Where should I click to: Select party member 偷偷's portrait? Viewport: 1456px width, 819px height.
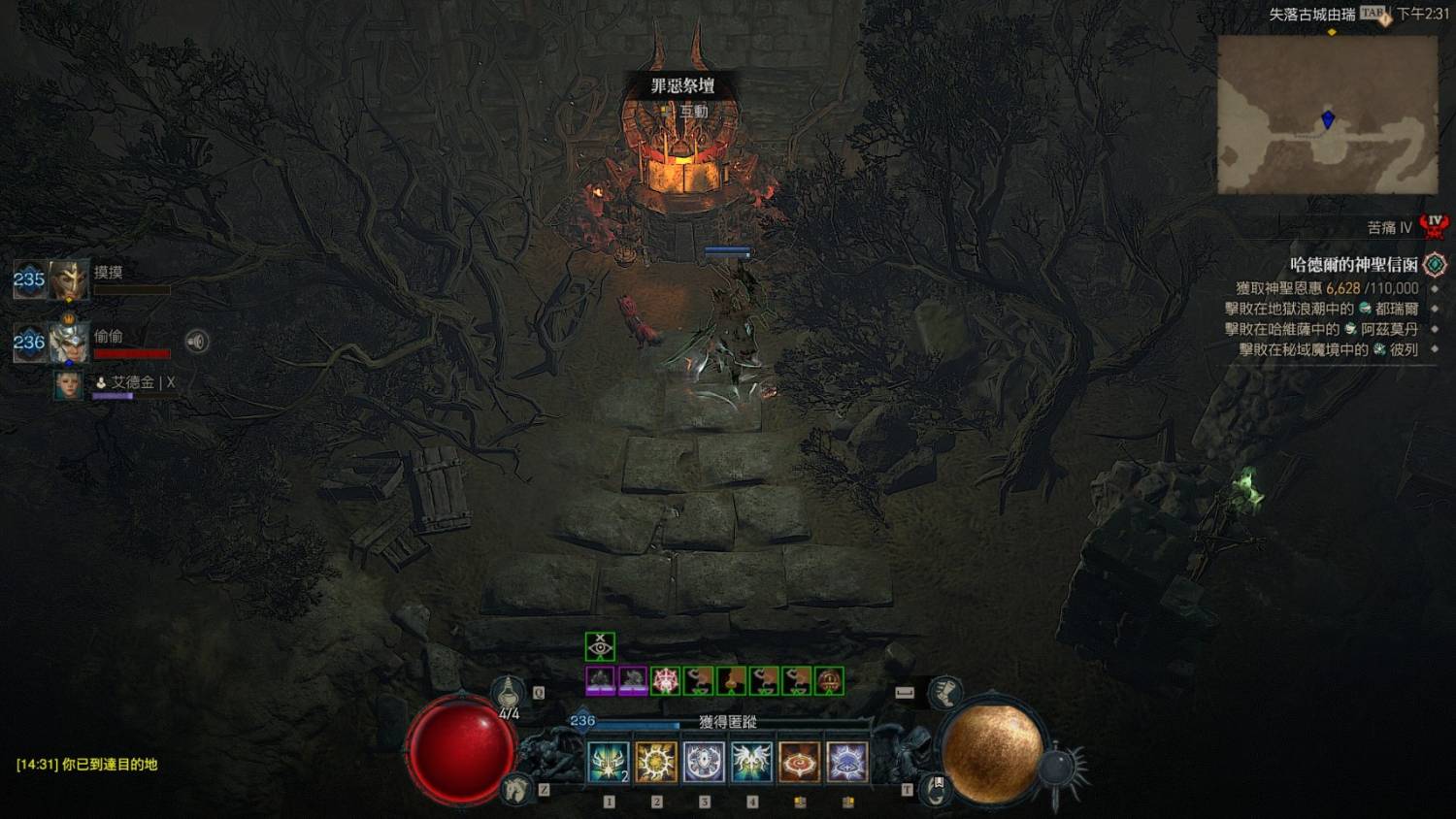69,342
